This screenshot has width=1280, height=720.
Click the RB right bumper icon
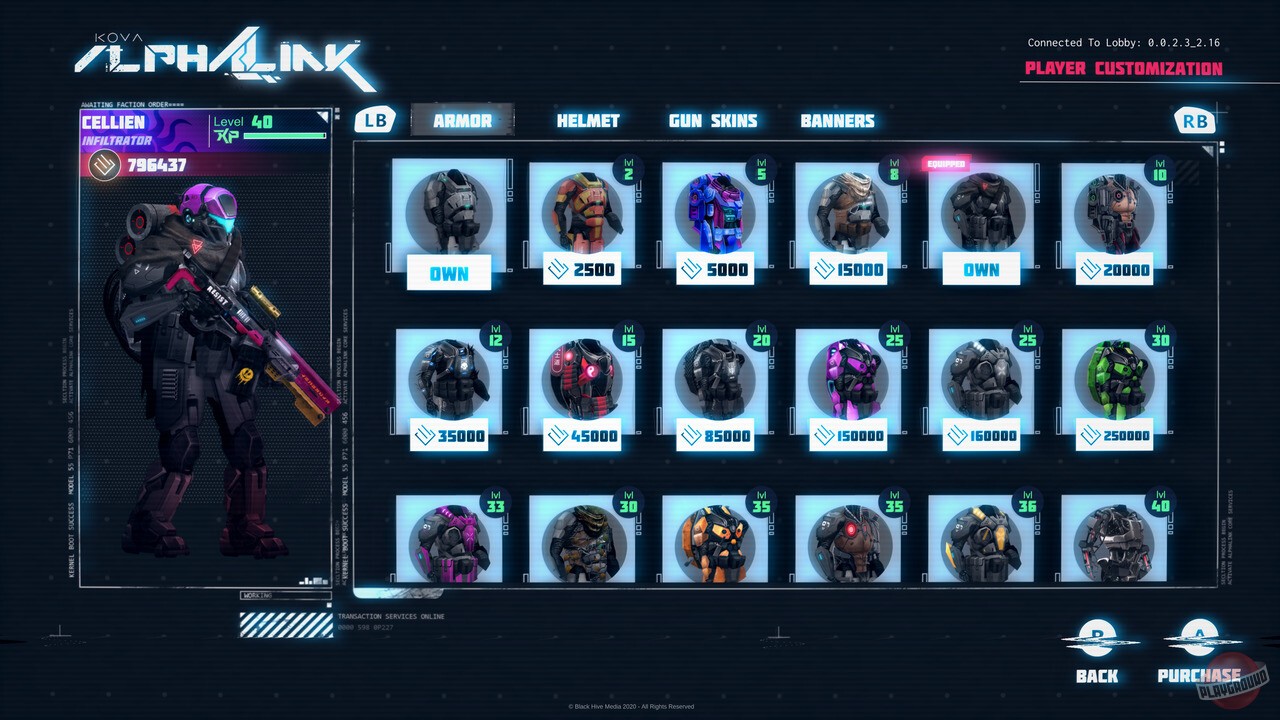click(1196, 119)
